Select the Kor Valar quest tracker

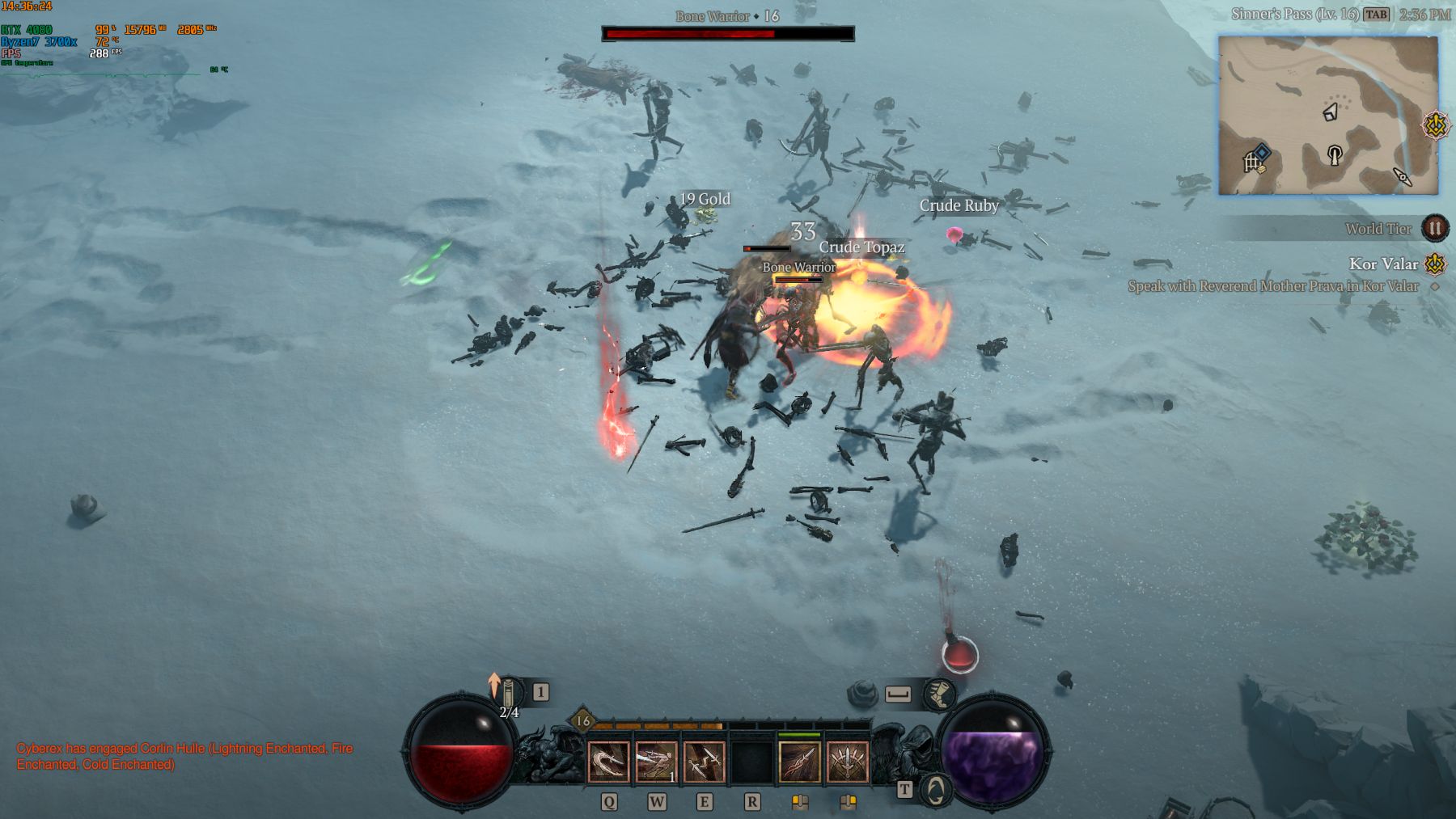tap(1383, 264)
